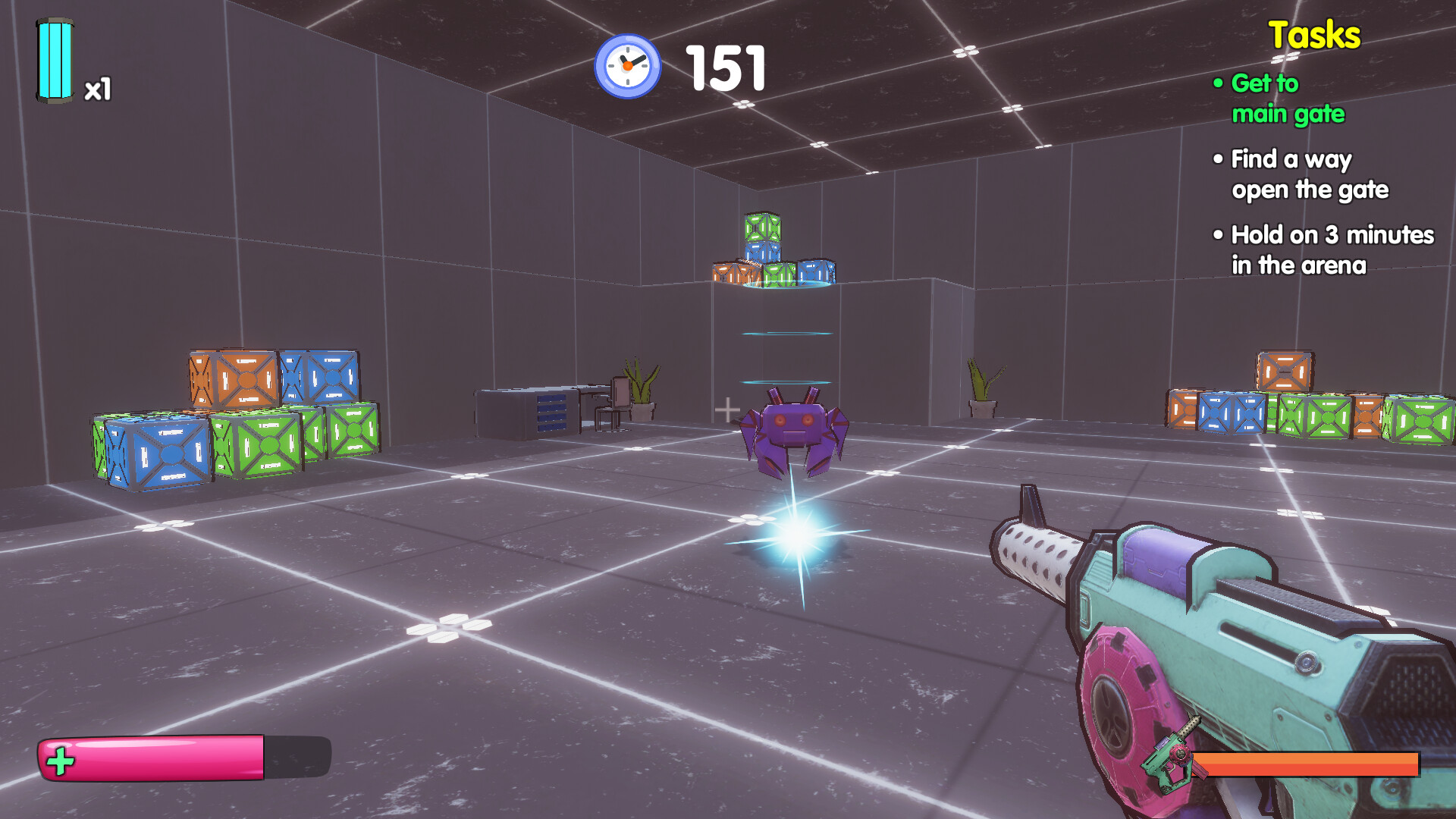Image resolution: width=1456 pixels, height=819 pixels.
Task: Click the crosshair in screen center
Action: tap(729, 408)
